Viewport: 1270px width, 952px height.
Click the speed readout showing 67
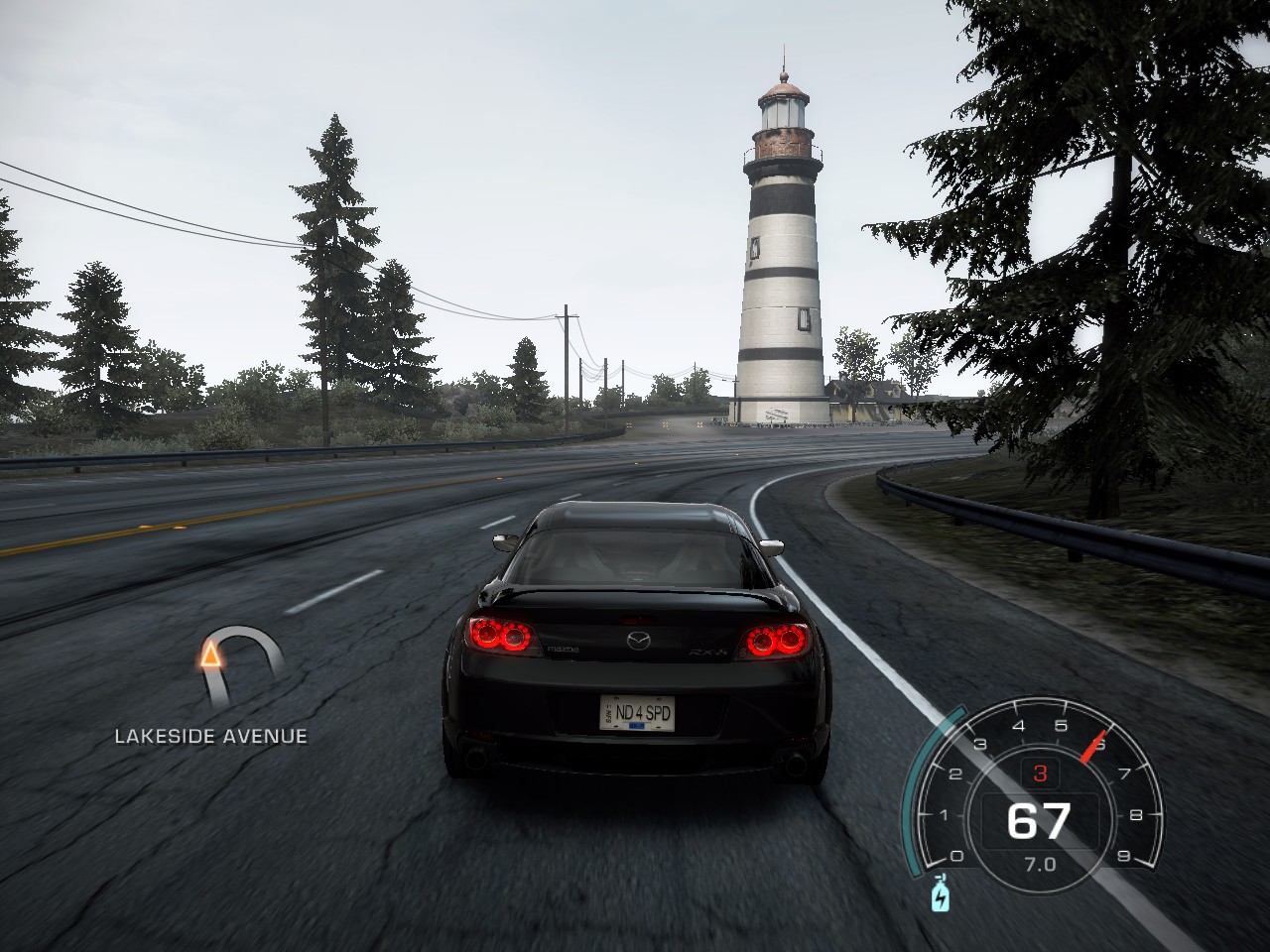pyautogui.click(x=1041, y=819)
